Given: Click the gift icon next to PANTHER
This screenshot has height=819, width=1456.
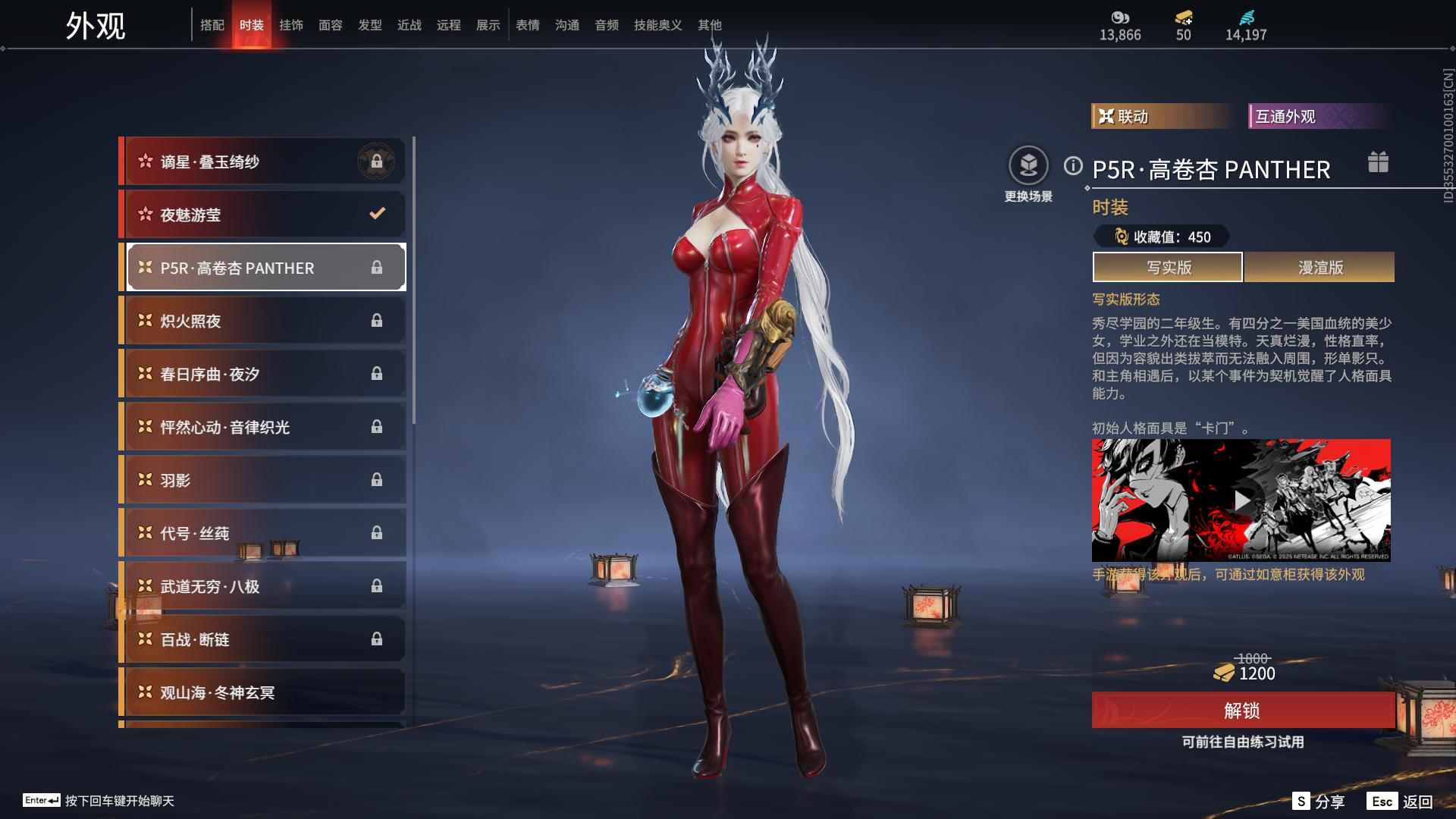Looking at the screenshot, I should [x=1378, y=162].
